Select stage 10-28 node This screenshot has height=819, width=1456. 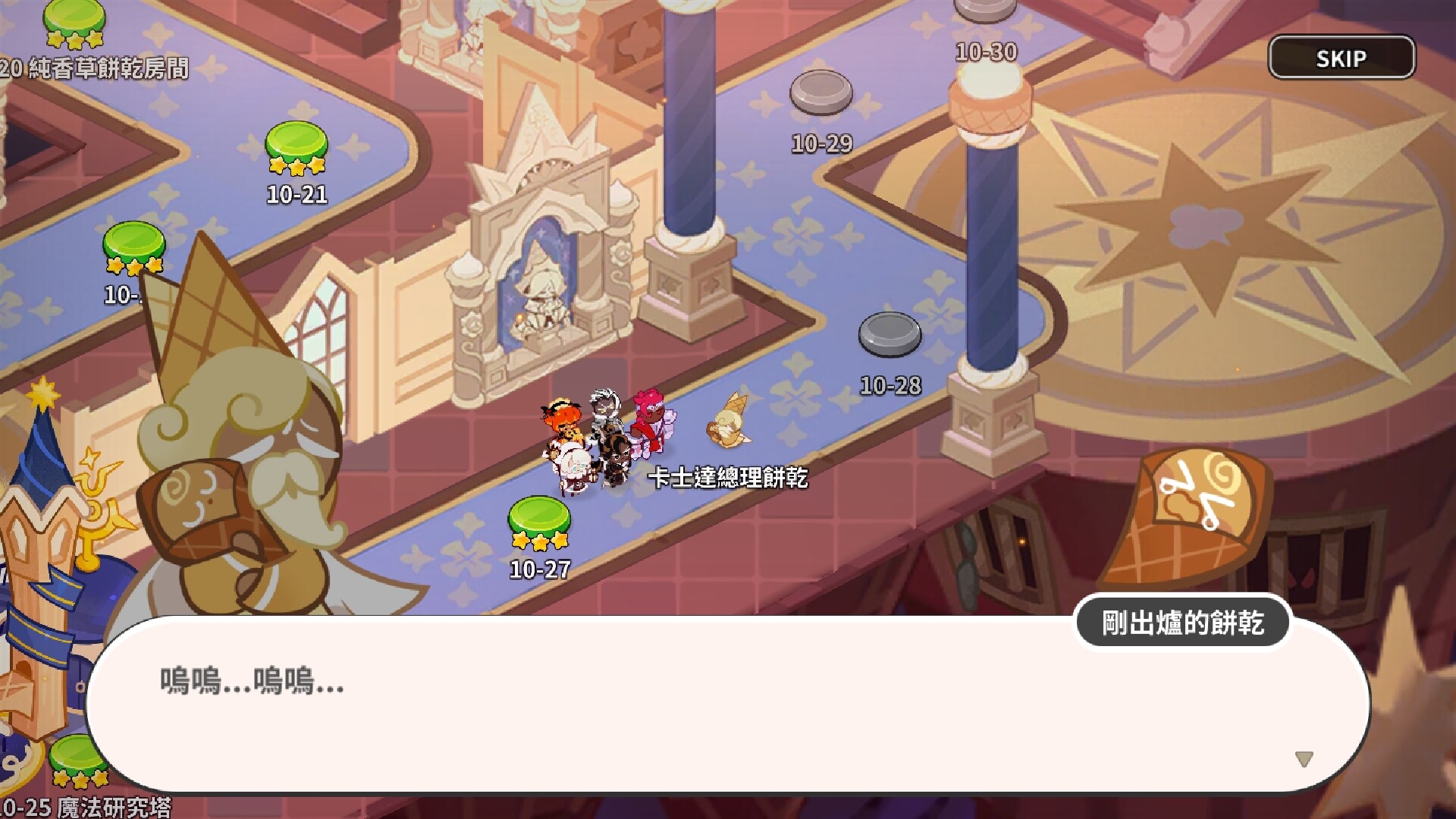tap(890, 334)
